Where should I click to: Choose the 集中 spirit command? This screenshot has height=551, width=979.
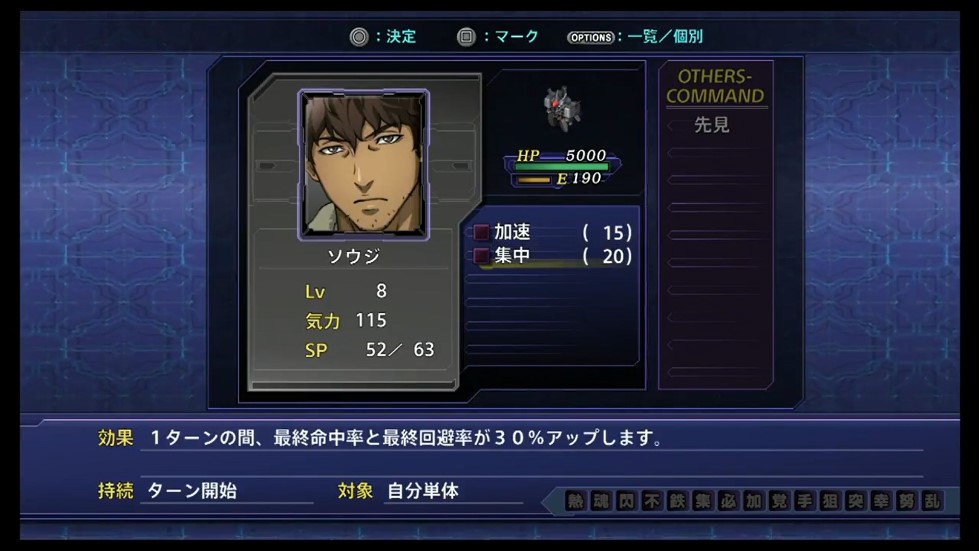click(x=512, y=256)
